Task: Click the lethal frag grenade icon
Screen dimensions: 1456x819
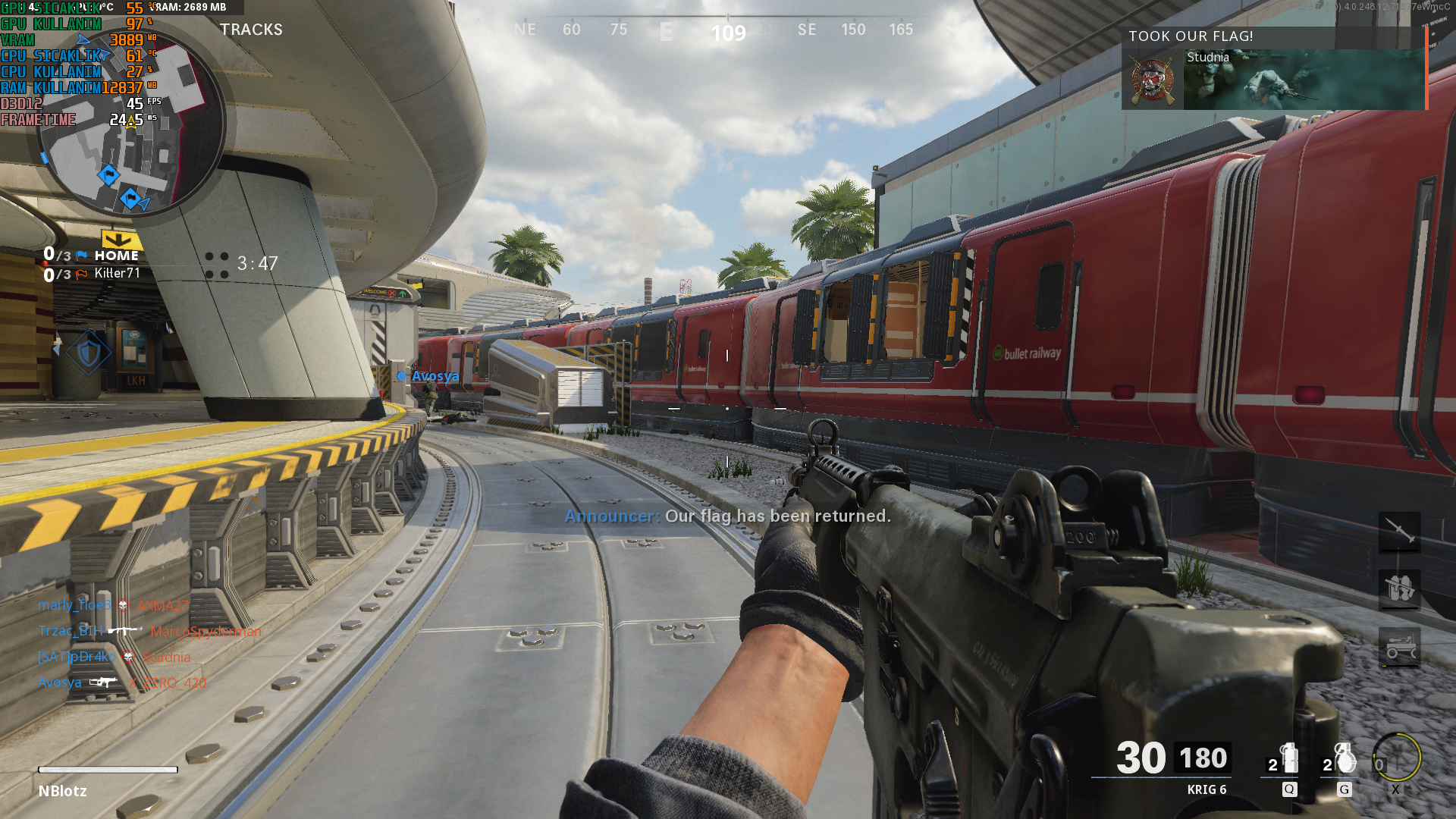Action: (x=1343, y=758)
